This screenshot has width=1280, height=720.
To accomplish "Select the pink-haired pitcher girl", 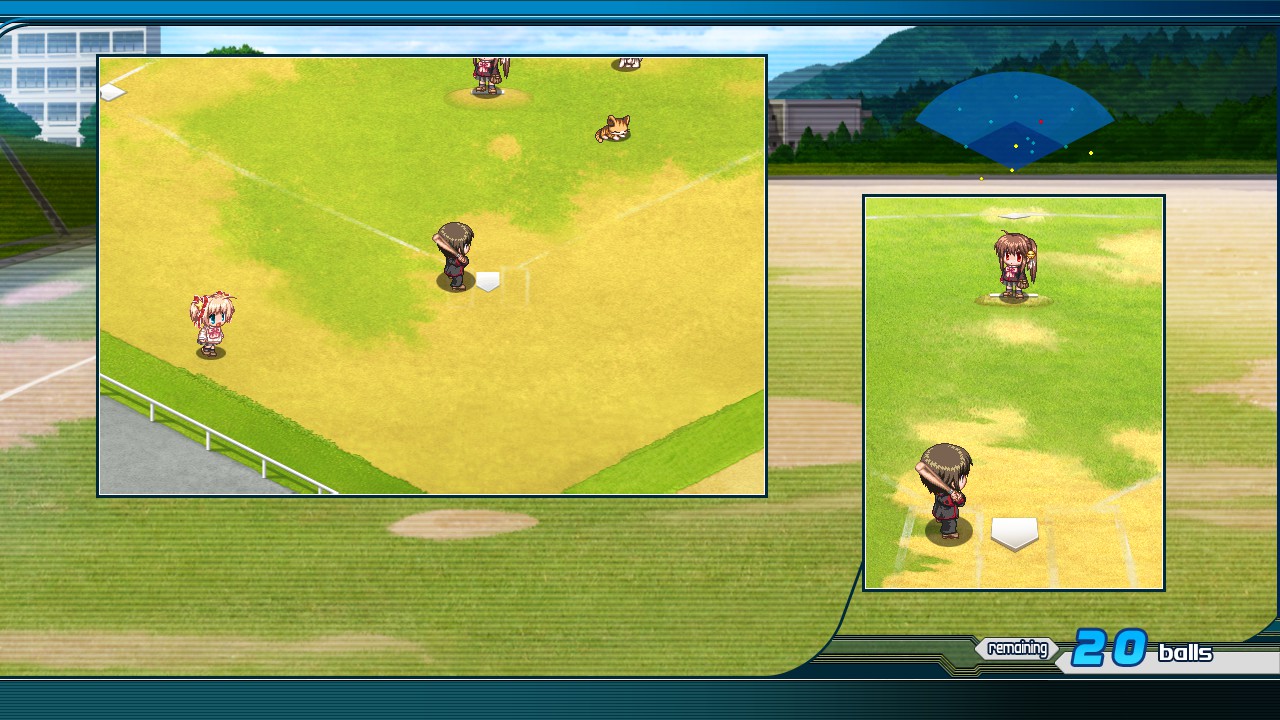I will pyautogui.click(x=213, y=322).
